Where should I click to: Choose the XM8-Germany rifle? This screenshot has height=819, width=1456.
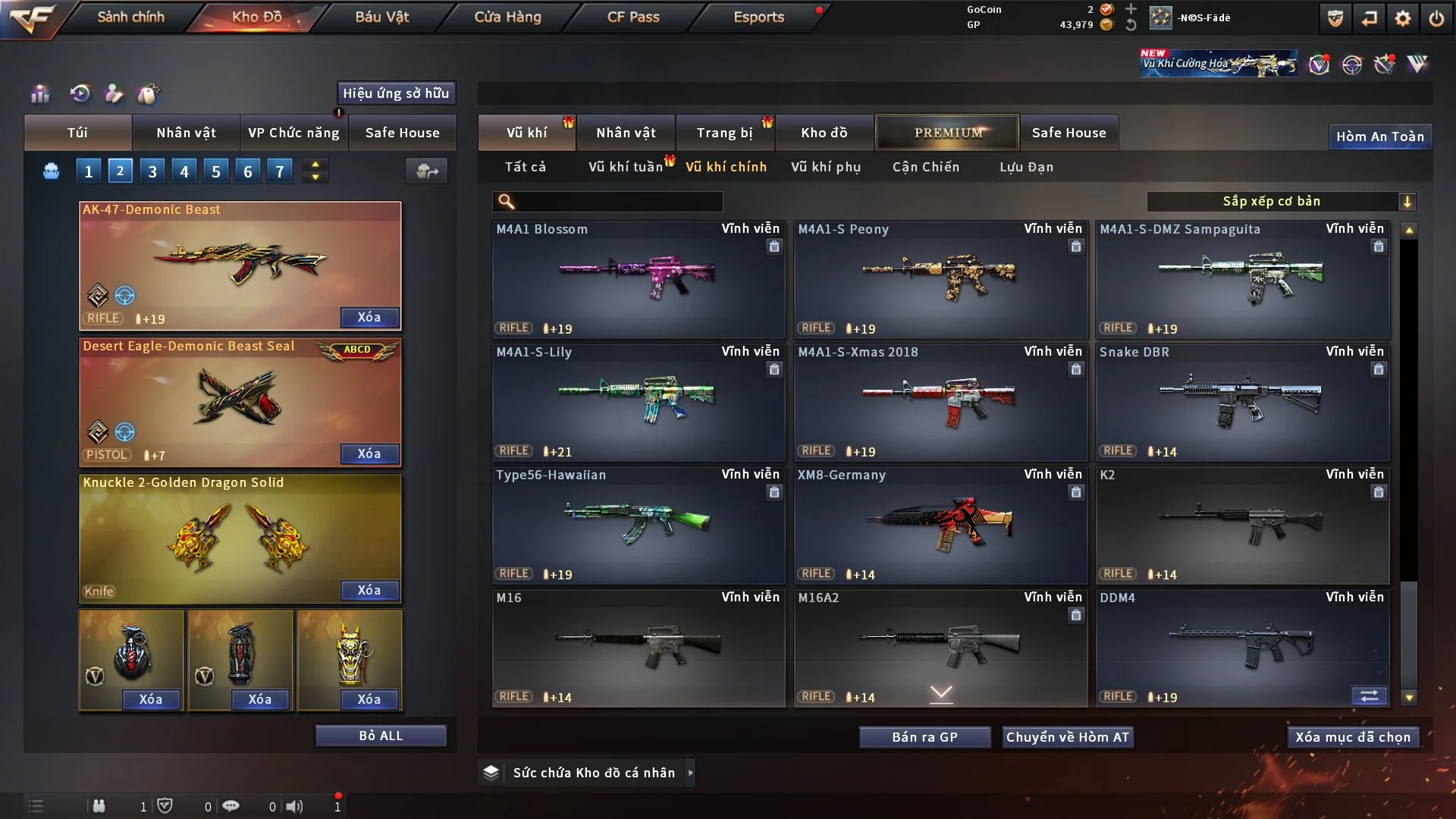tap(940, 525)
